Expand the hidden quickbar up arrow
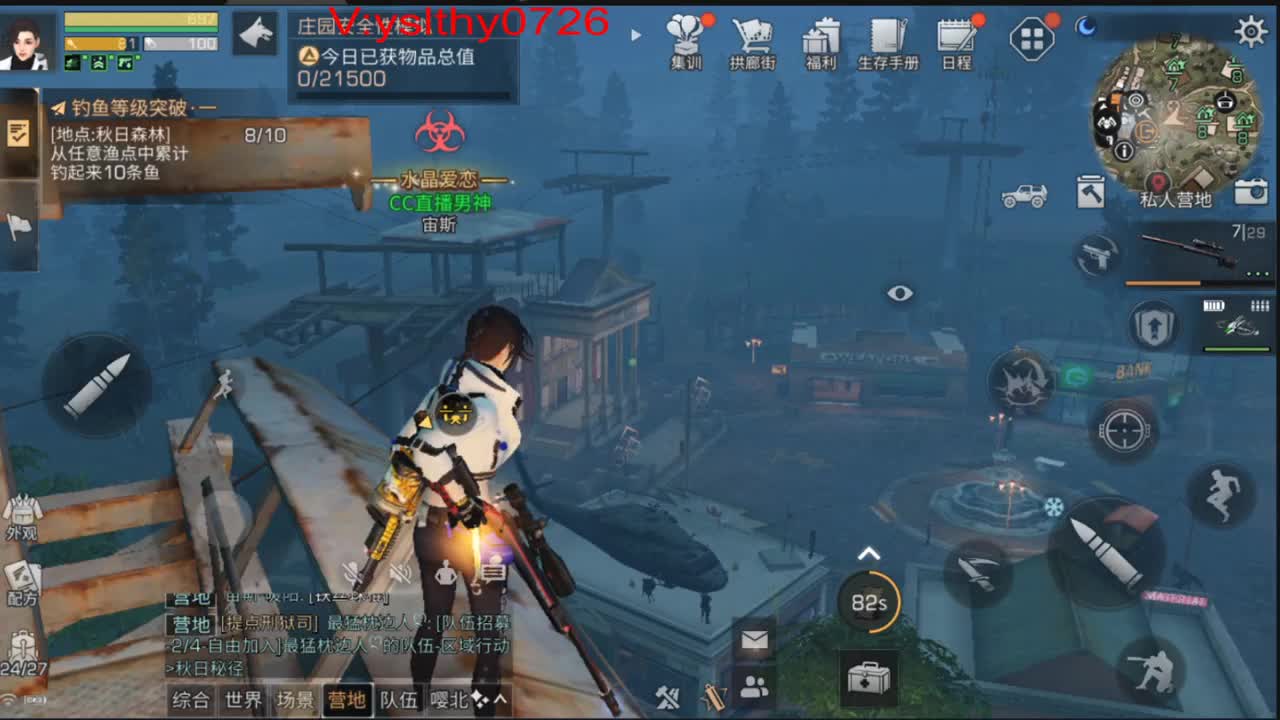Screen dimensions: 1280x720 tap(868, 550)
